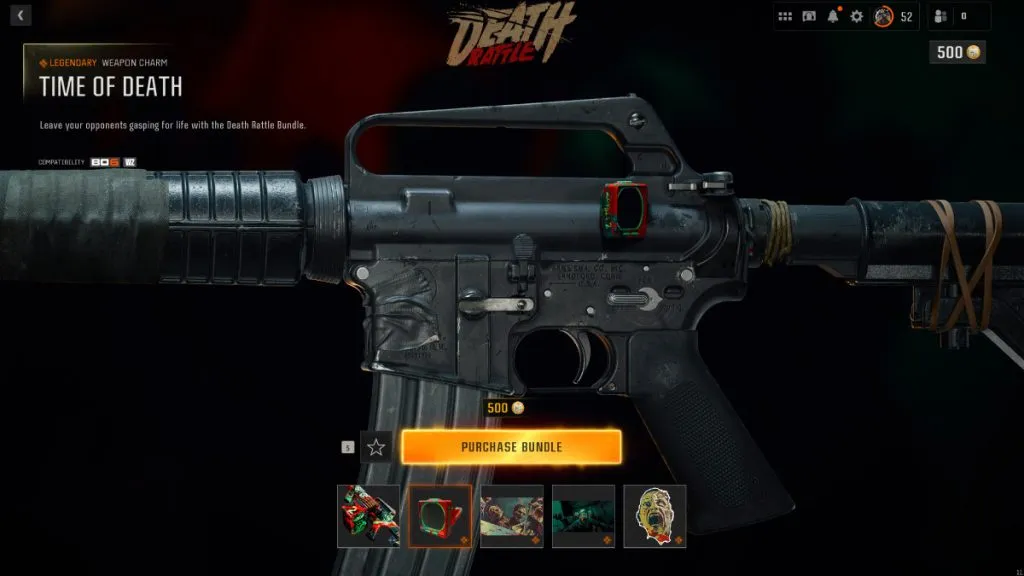Preview the dark green zombie card thumbnail
This screenshot has width=1024, height=576.
pyautogui.click(x=583, y=516)
